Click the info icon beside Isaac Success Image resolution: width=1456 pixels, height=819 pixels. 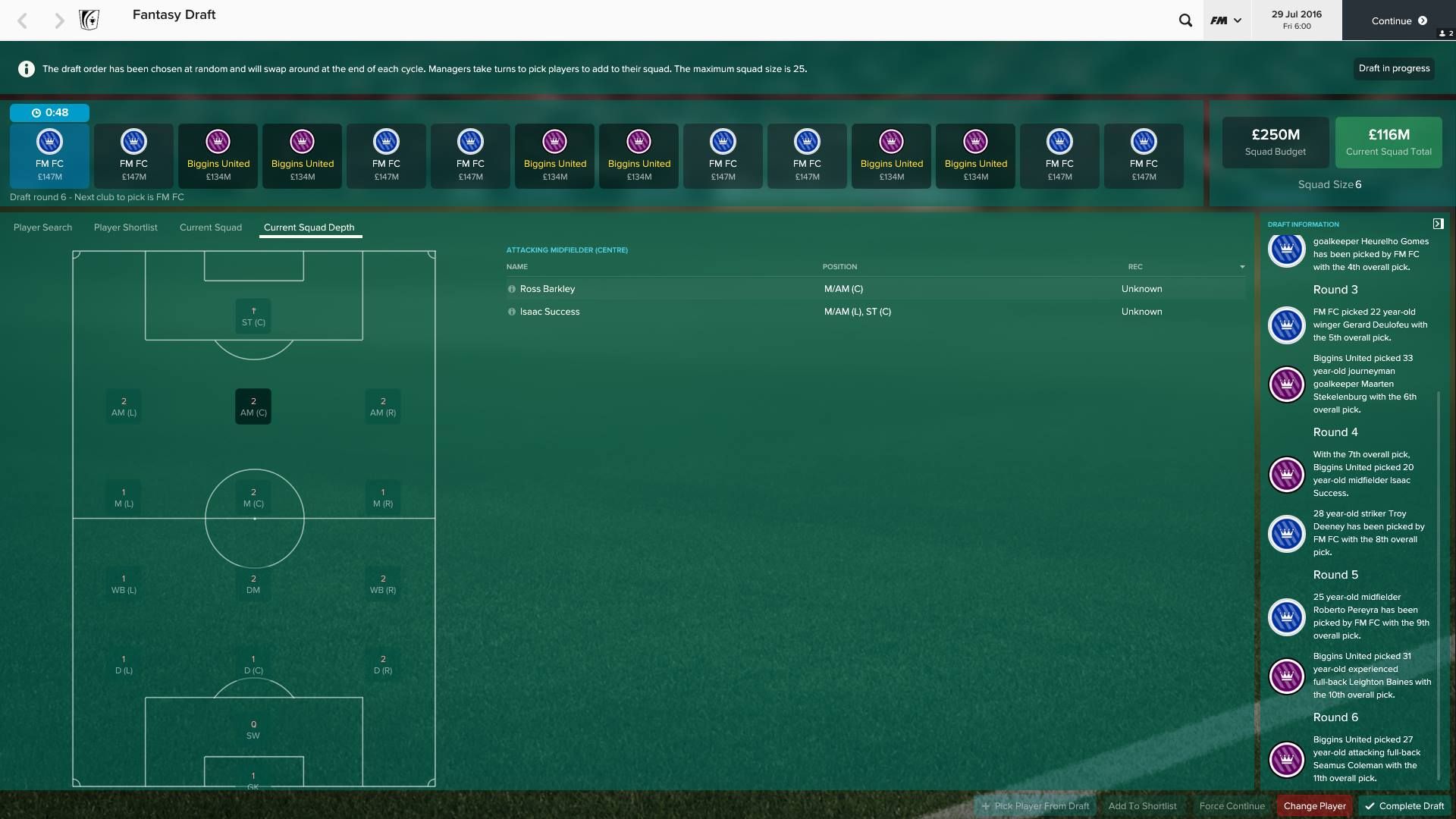(x=512, y=312)
